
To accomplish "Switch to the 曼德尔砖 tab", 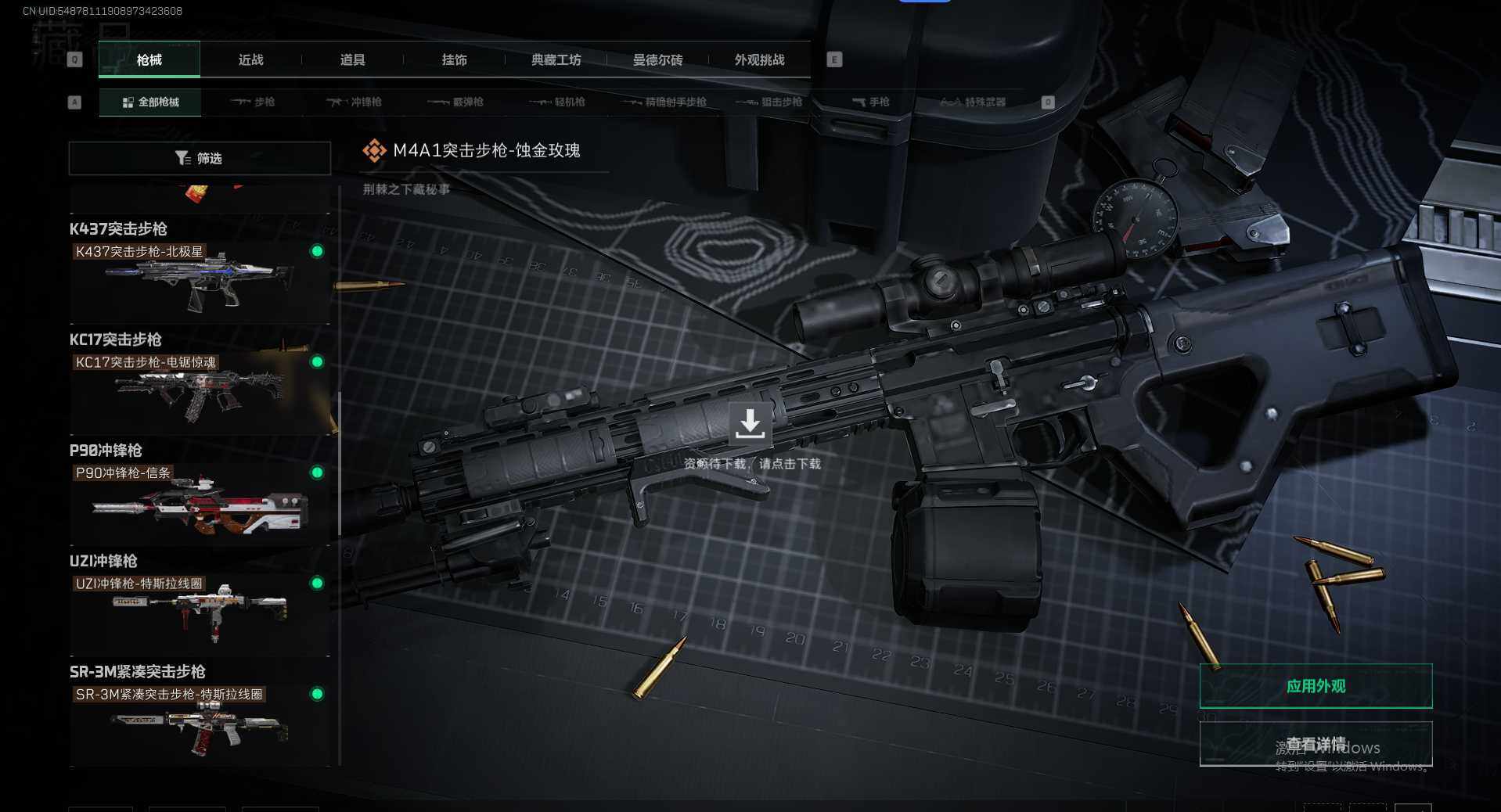I will coord(657,60).
